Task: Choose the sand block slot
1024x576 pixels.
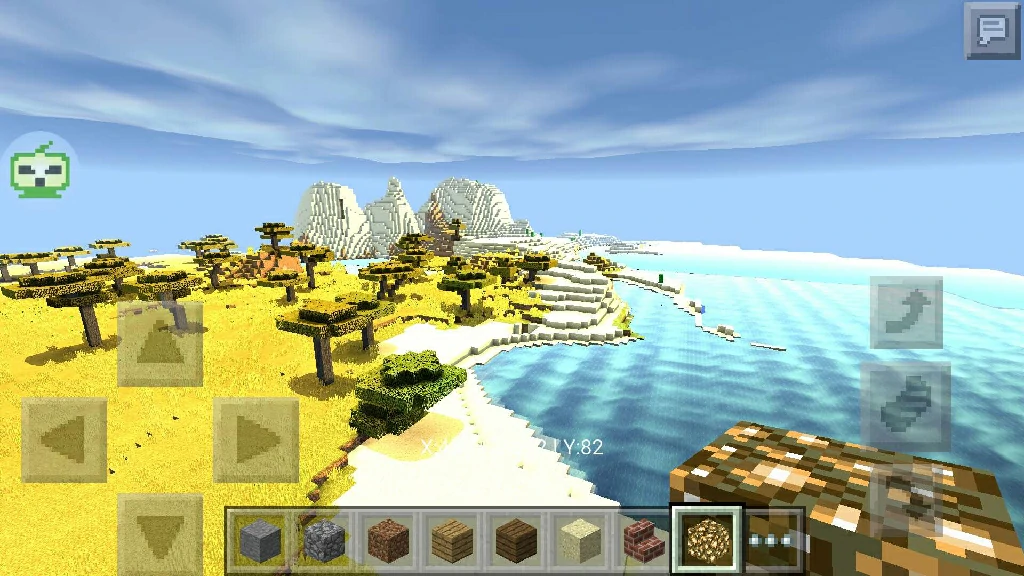Action: click(577, 541)
